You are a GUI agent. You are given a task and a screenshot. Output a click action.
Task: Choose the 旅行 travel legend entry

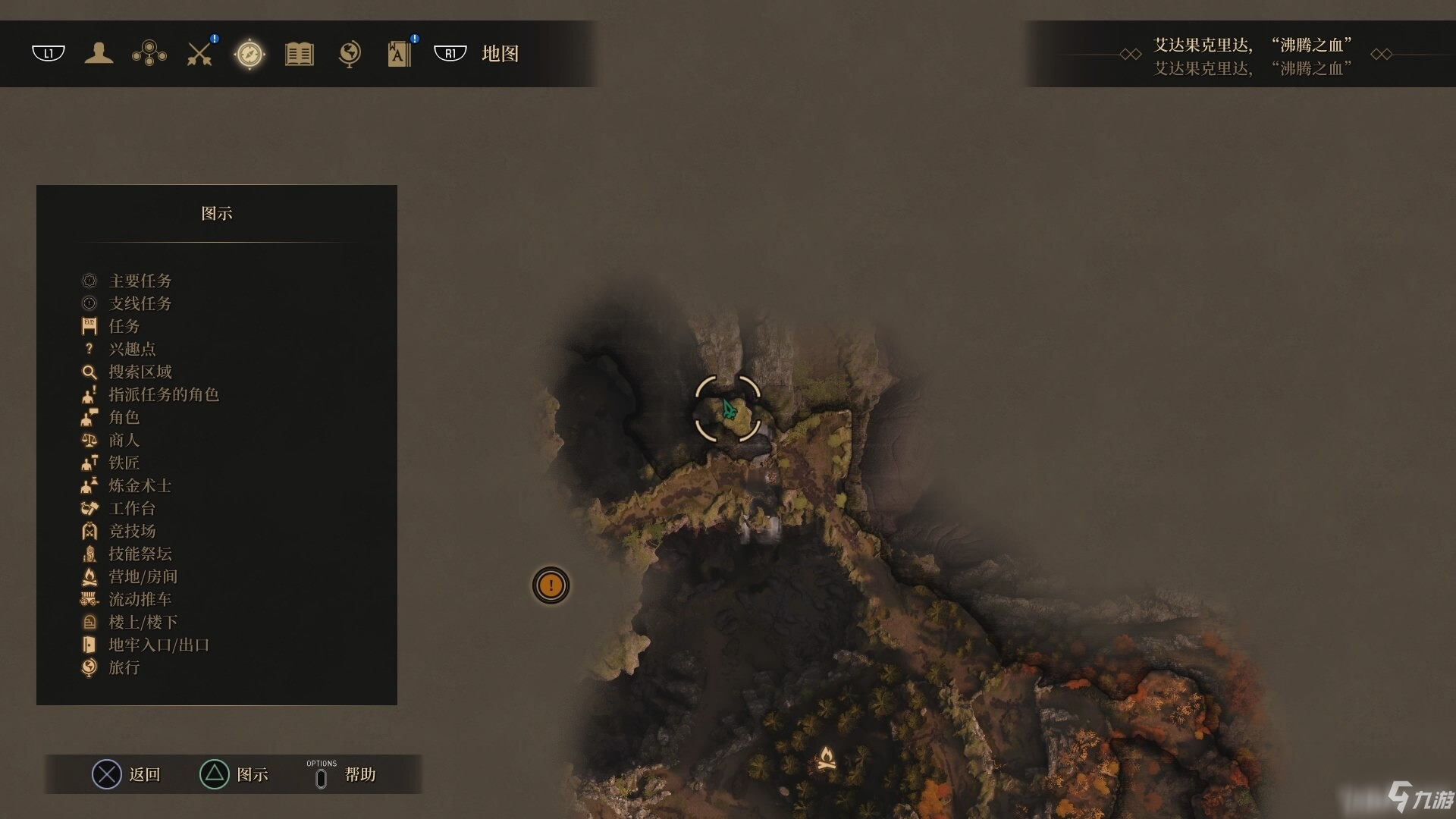124,667
